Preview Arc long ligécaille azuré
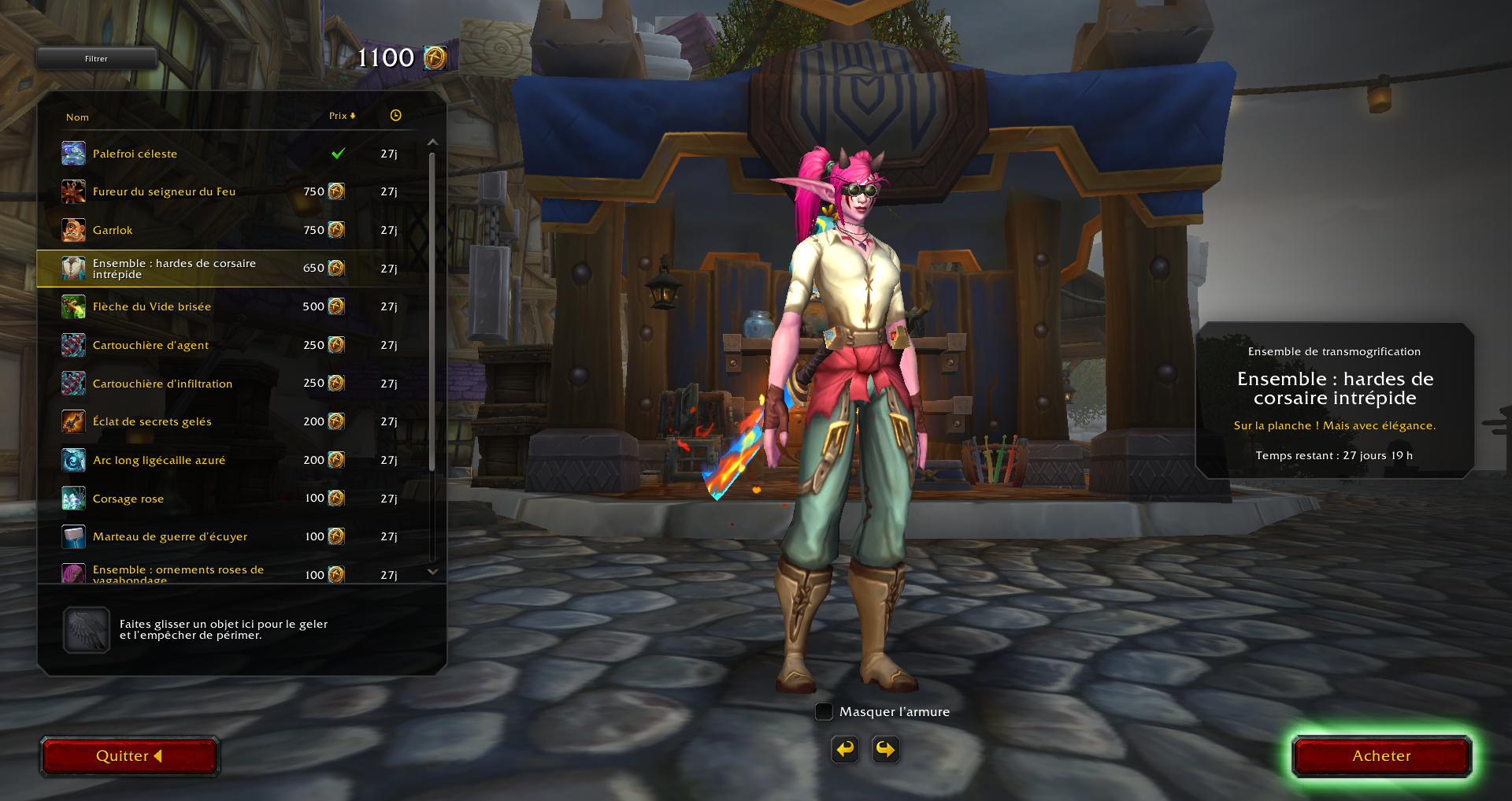The height and width of the screenshot is (801, 1512). 159,460
